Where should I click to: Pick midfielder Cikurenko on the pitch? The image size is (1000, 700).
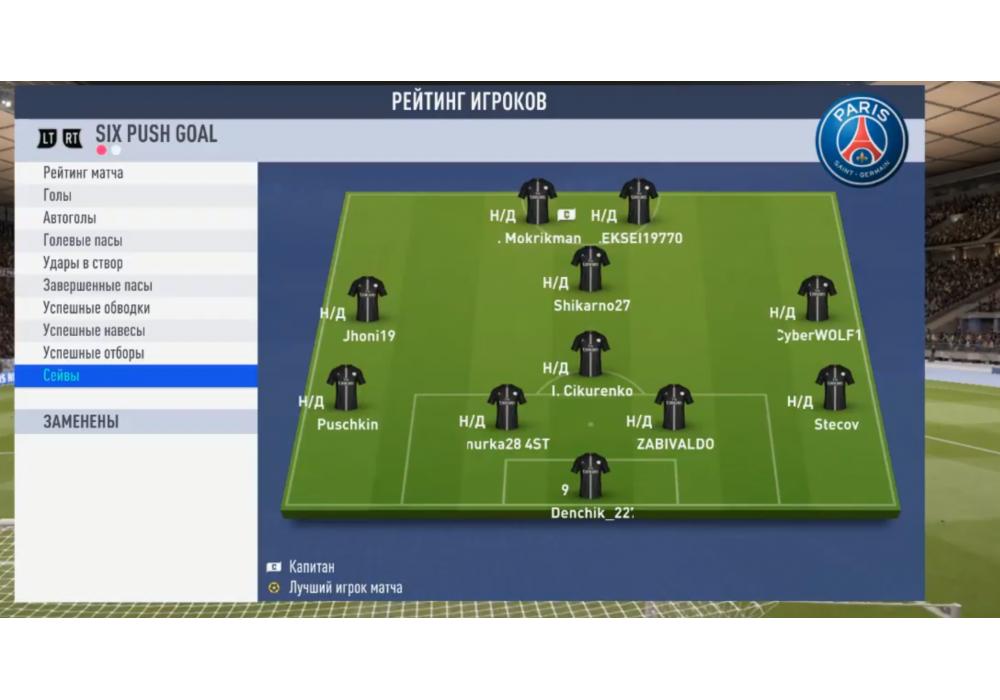coord(590,355)
